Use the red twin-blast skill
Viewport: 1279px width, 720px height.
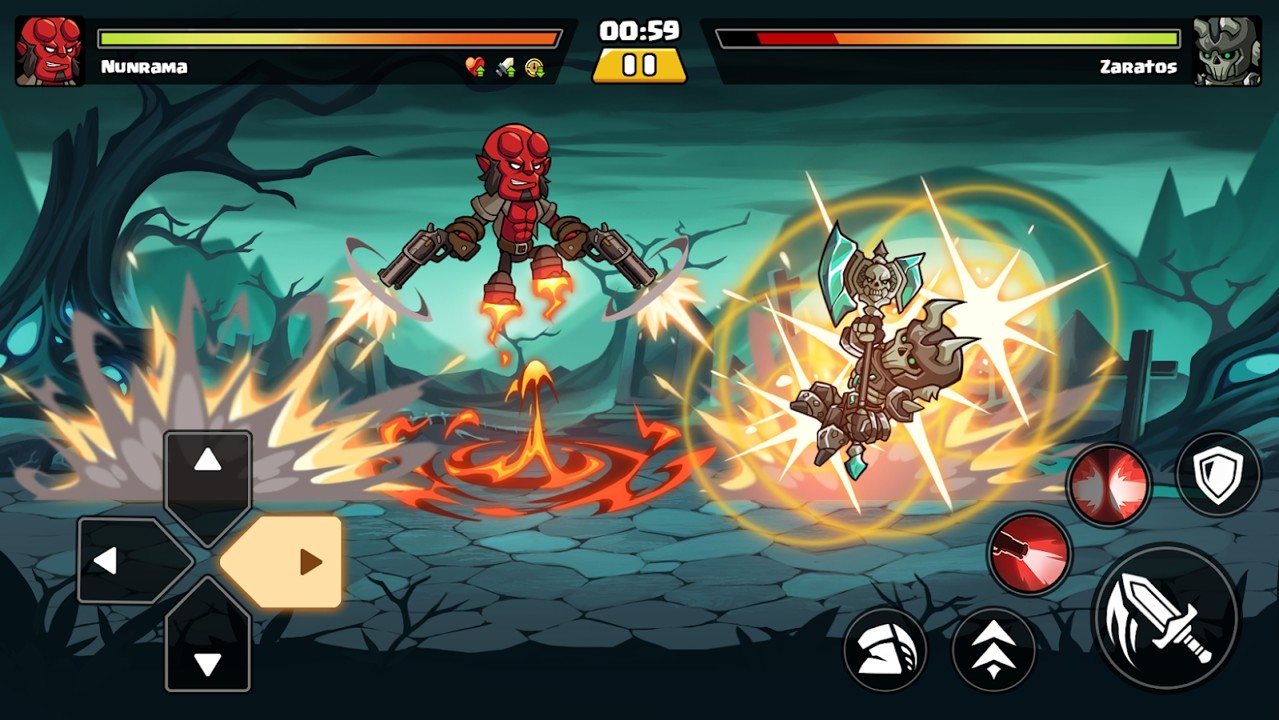tap(1108, 485)
